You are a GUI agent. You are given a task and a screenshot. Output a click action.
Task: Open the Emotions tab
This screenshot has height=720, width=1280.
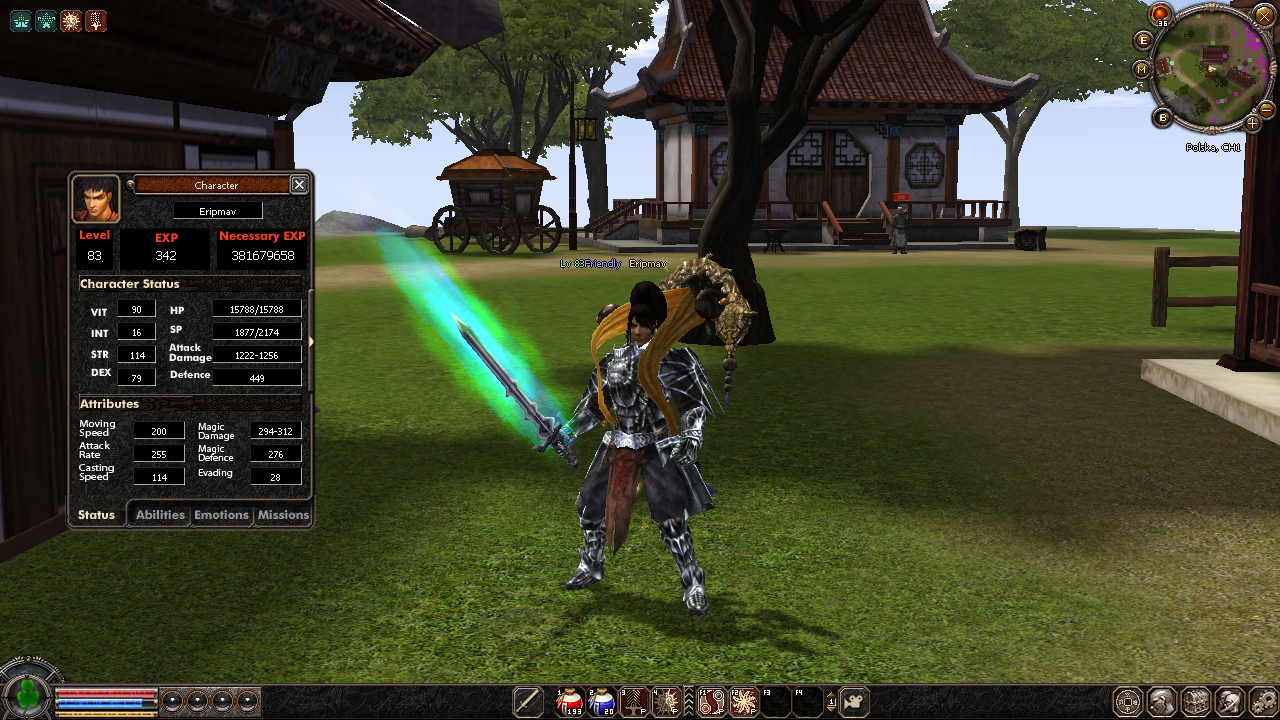coord(221,515)
